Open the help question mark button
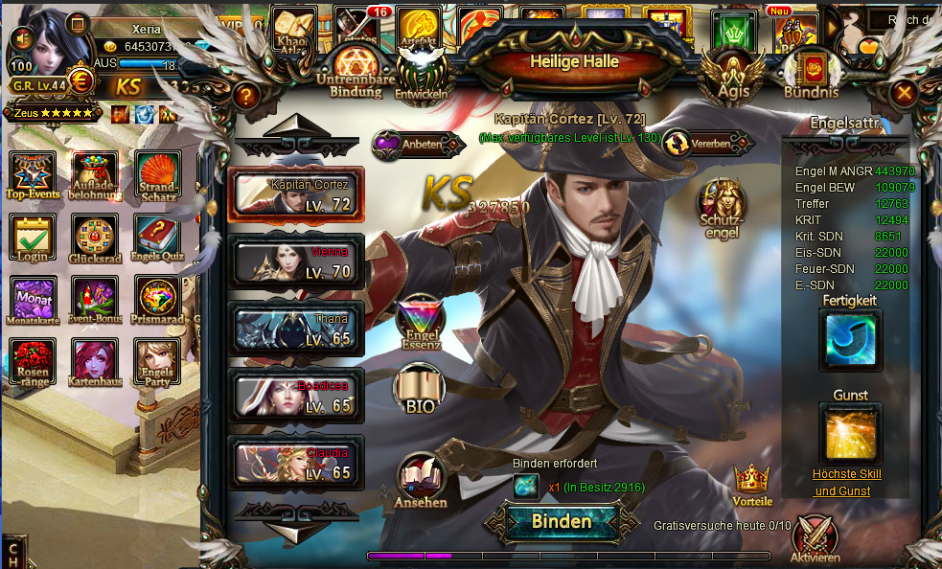The height and width of the screenshot is (569, 942). pos(246,95)
